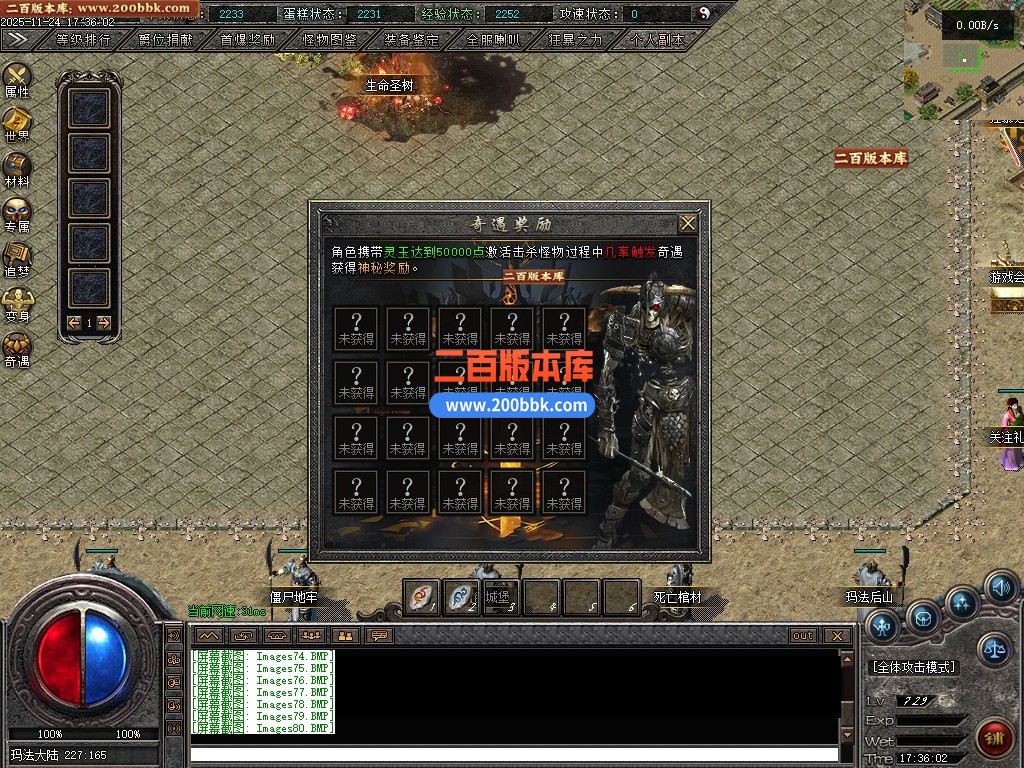Open the 全服喇叭 server broadcast menu
This screenshot has width=1024, height=768.
coord(494,40)
